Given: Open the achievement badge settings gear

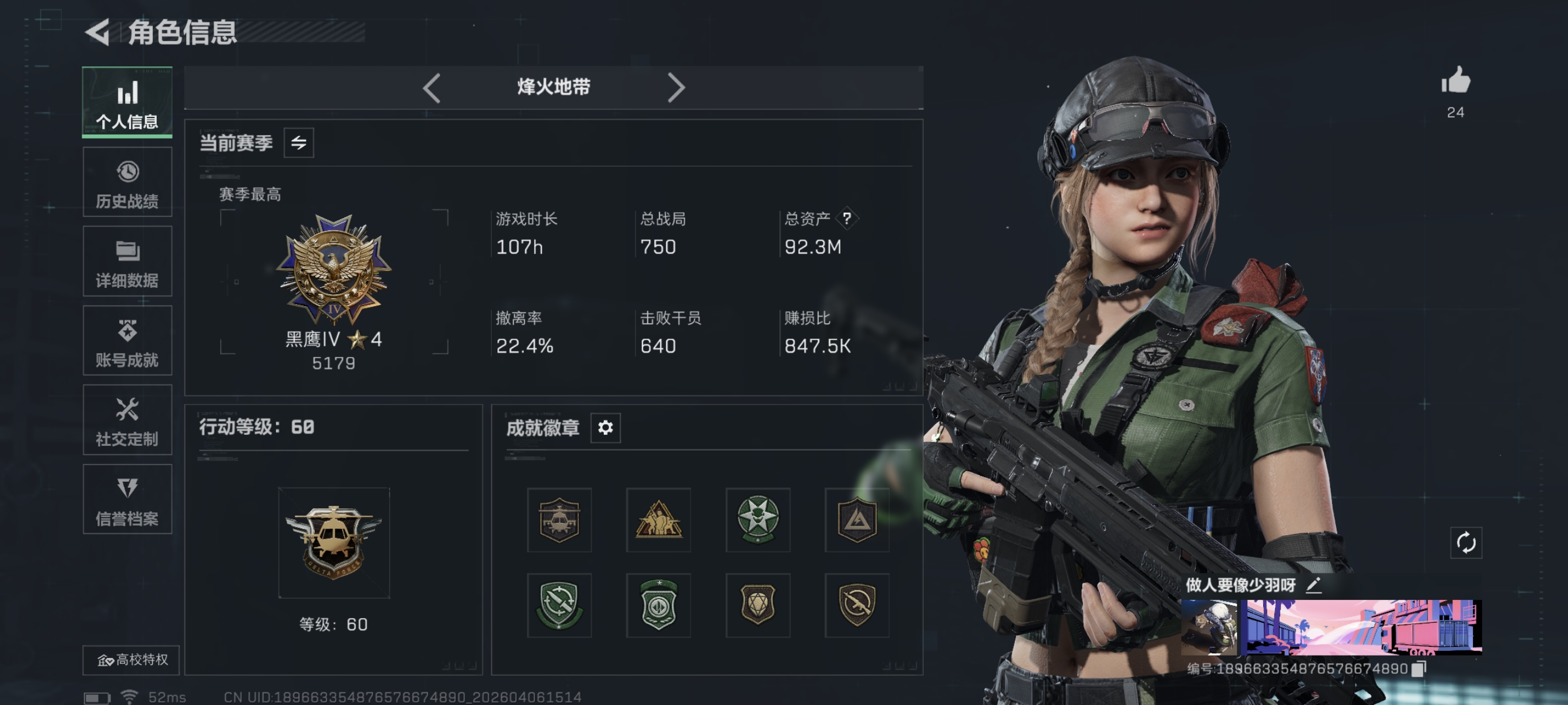Looking at the screenshot, I should point(604,428).
